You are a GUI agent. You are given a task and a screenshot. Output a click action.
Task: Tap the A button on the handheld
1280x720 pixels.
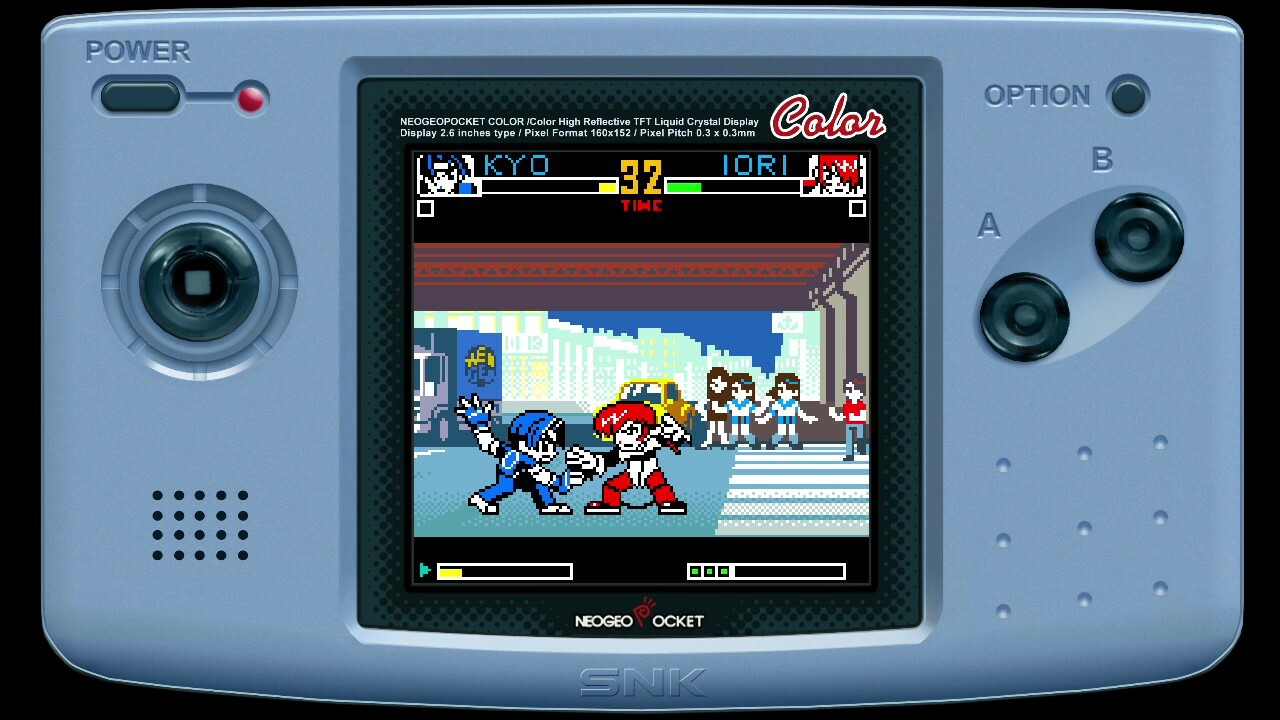coord(1024,316)
